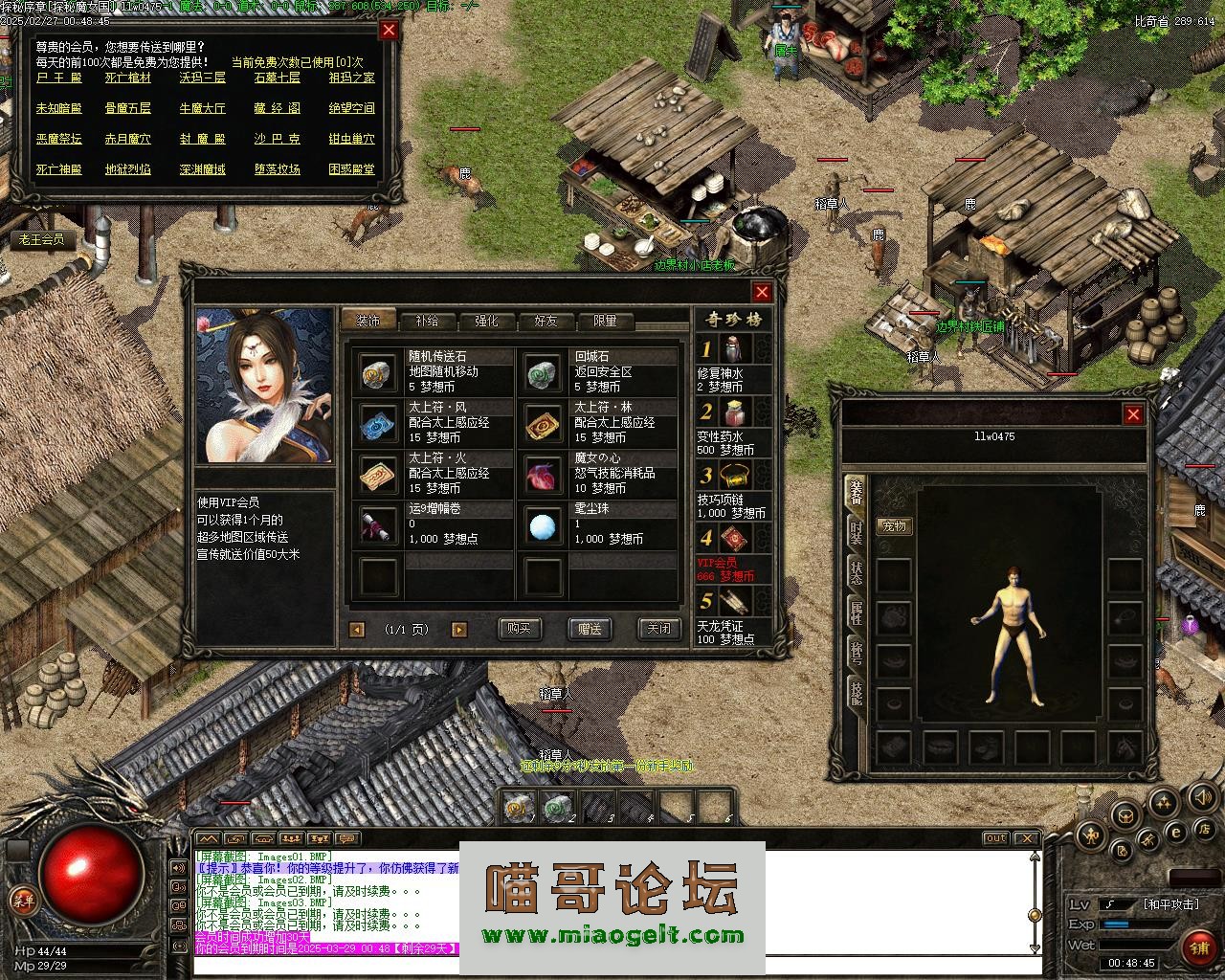Open the 老王会员 button
The image size is (1225, 980).
[x=40, y=239]
